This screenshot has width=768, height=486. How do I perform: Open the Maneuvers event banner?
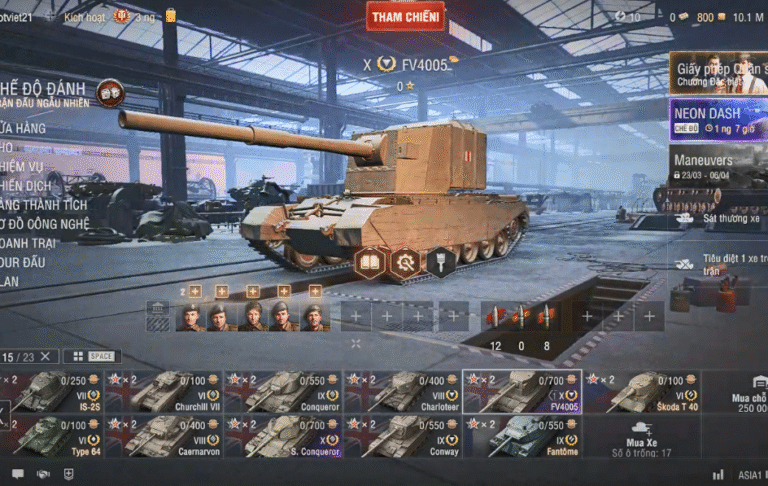pyautogui.click(x=717, y=165)
